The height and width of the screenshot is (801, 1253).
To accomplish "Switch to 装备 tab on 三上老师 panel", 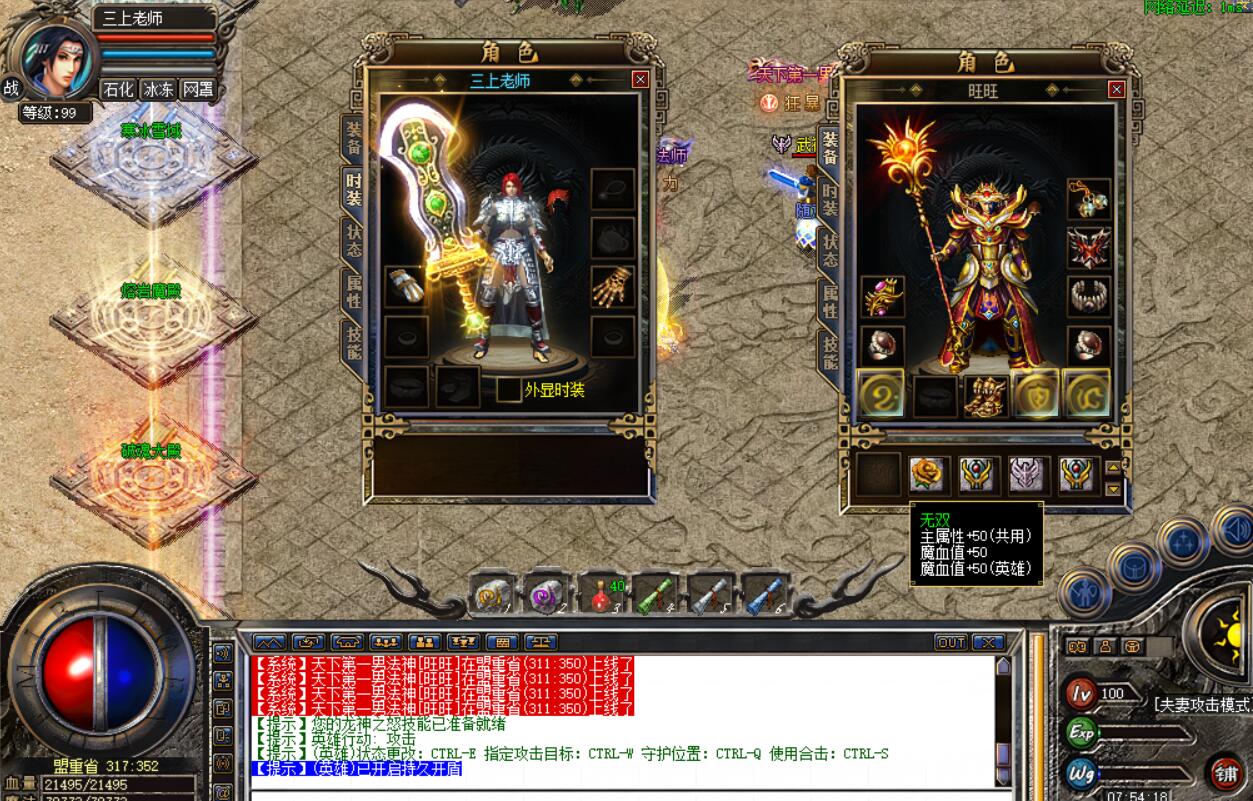I will click(354, 138).
